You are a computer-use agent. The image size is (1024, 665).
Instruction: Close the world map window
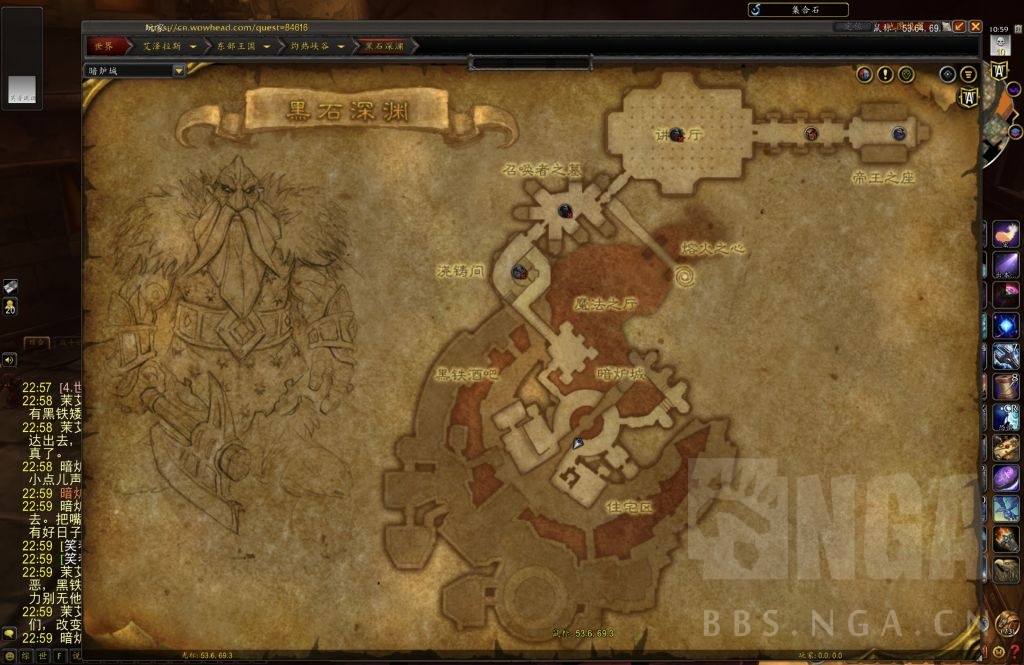pos(975,27)
